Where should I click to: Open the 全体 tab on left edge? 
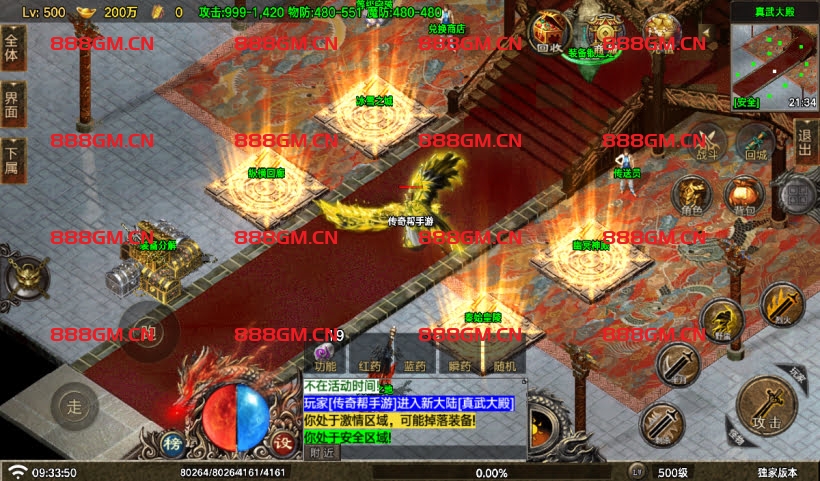point(12,46)
